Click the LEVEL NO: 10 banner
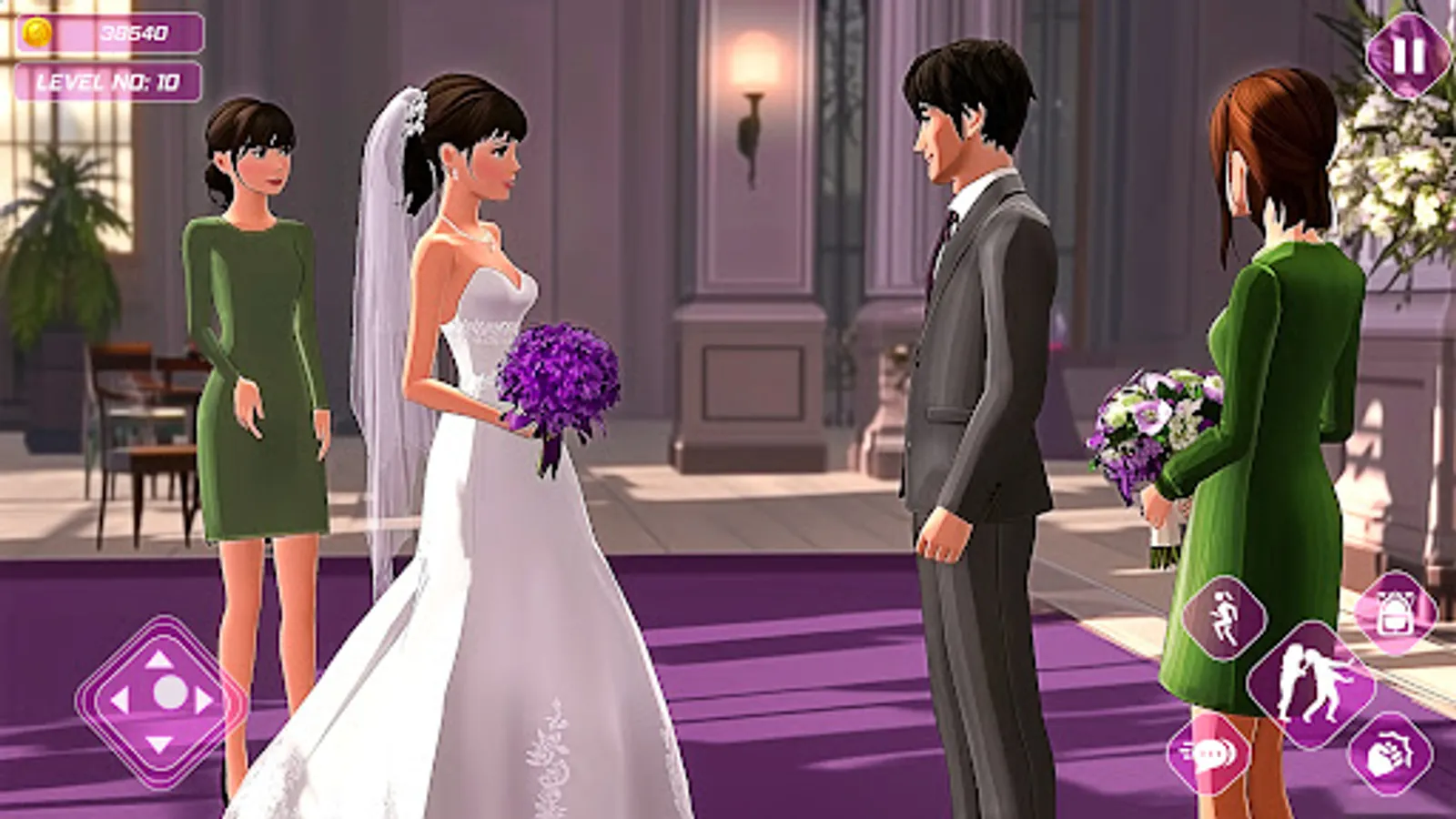The width and height of the screenshot is (1456, 819). pyautogui.click(x=109, y=81)
